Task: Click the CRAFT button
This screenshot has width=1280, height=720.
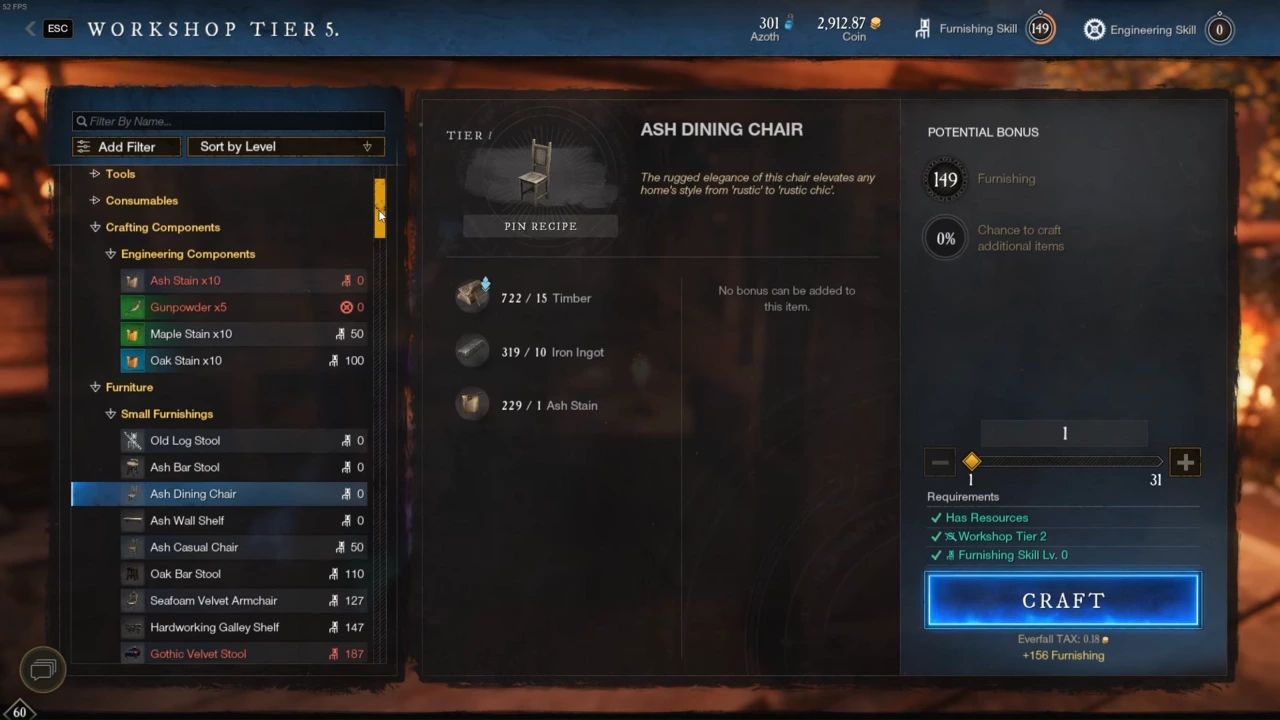Action: click(1063, 600)
